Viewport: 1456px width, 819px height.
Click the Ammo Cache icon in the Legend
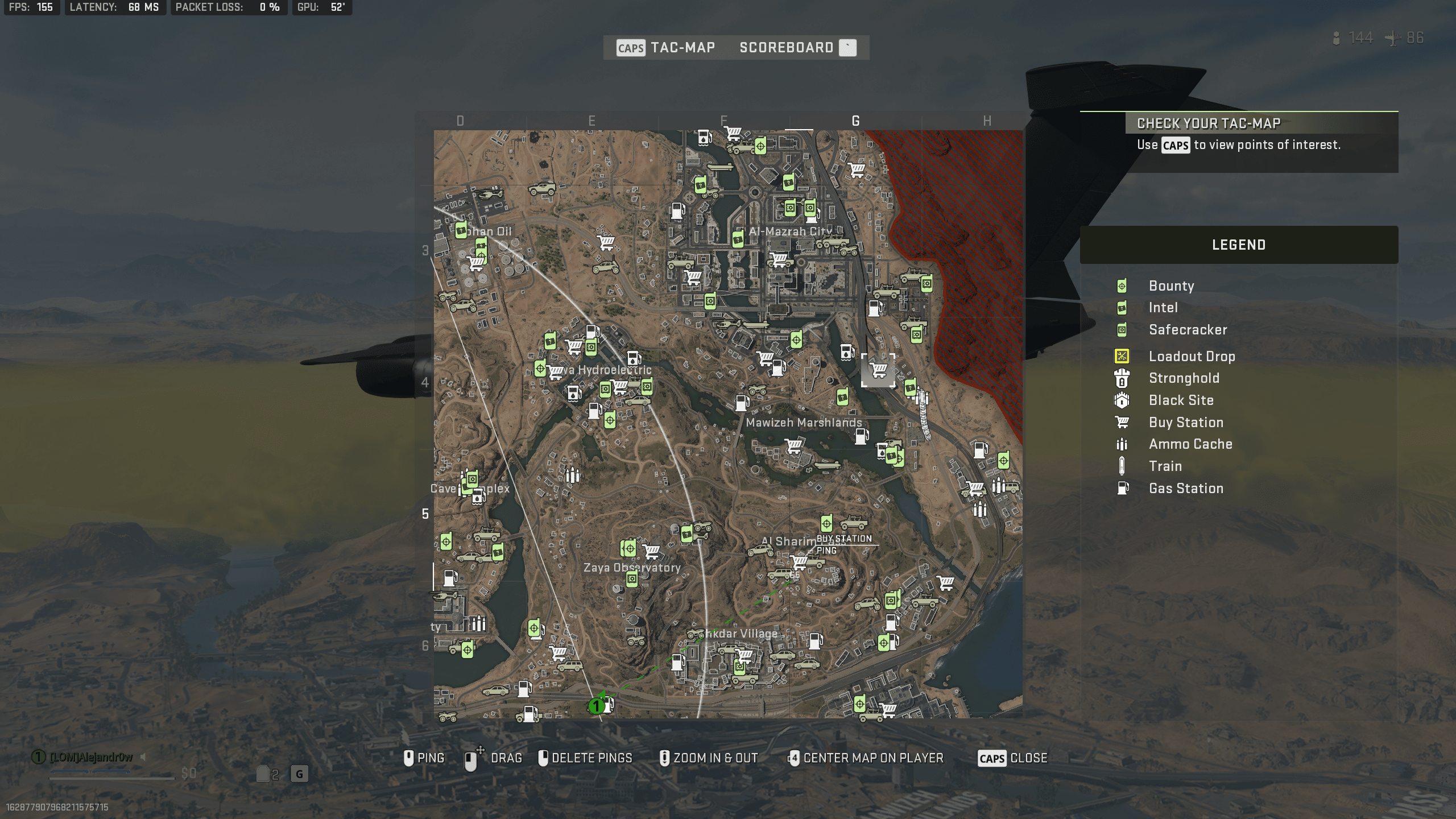pyautogui.click(x=1121, y=444)
